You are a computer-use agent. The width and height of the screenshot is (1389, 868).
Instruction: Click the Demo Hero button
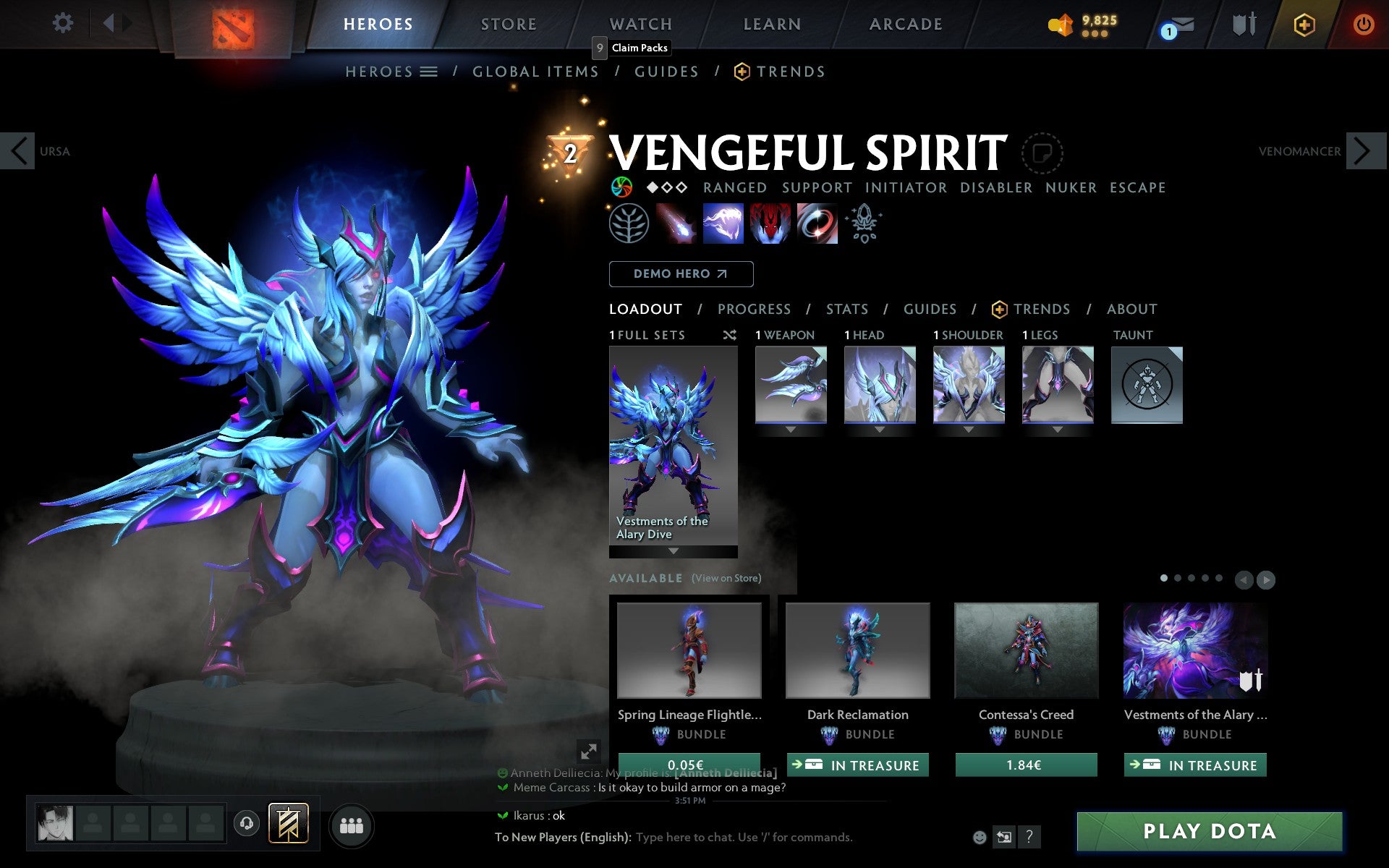click(681, 274)
